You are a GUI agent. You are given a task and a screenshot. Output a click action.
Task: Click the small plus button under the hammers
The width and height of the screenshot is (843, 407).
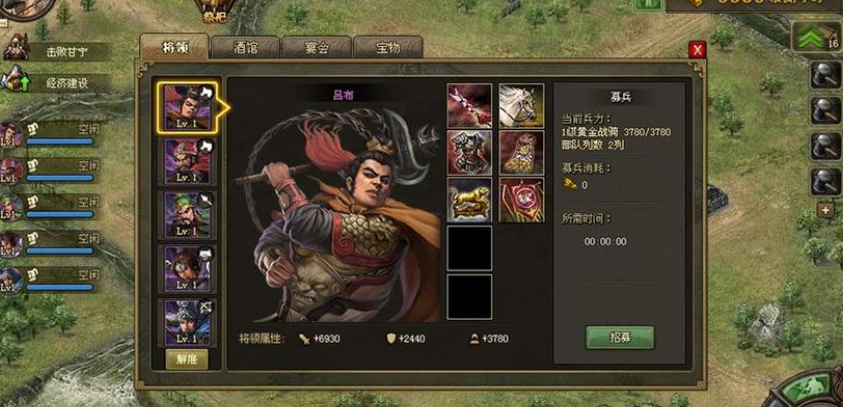825,211
